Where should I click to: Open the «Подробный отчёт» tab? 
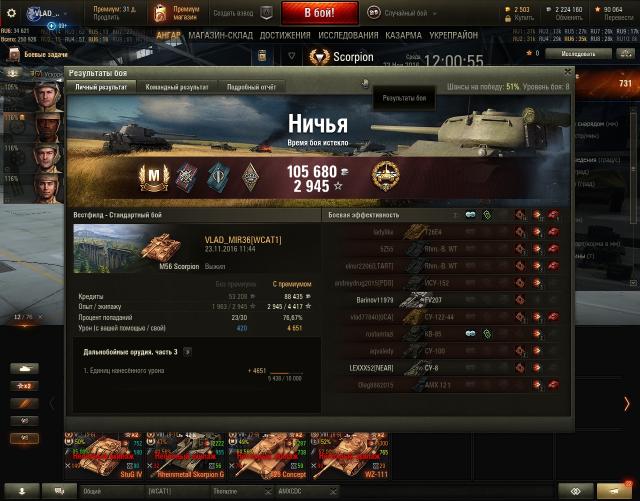(x=250, y=88)
